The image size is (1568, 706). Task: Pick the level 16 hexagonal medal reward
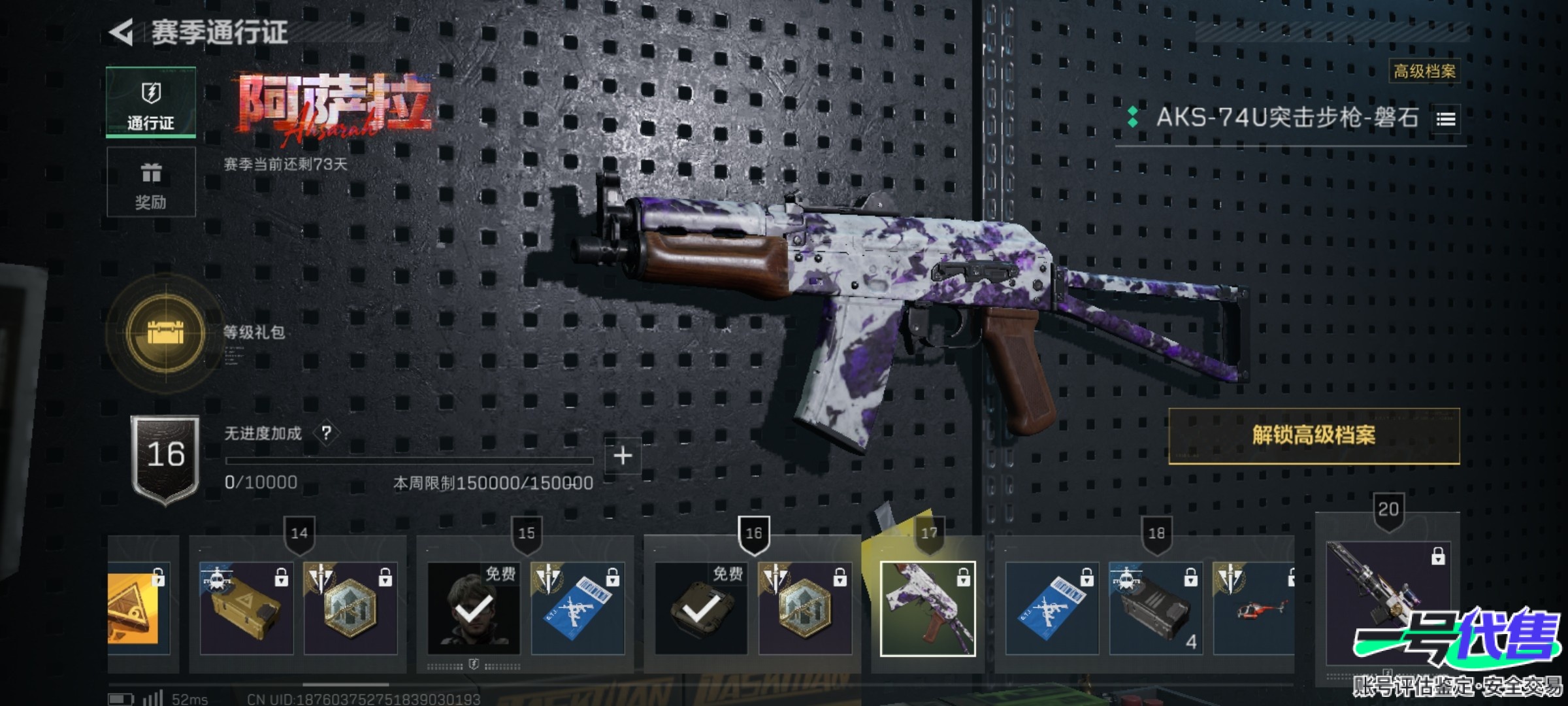pos(805,608)
